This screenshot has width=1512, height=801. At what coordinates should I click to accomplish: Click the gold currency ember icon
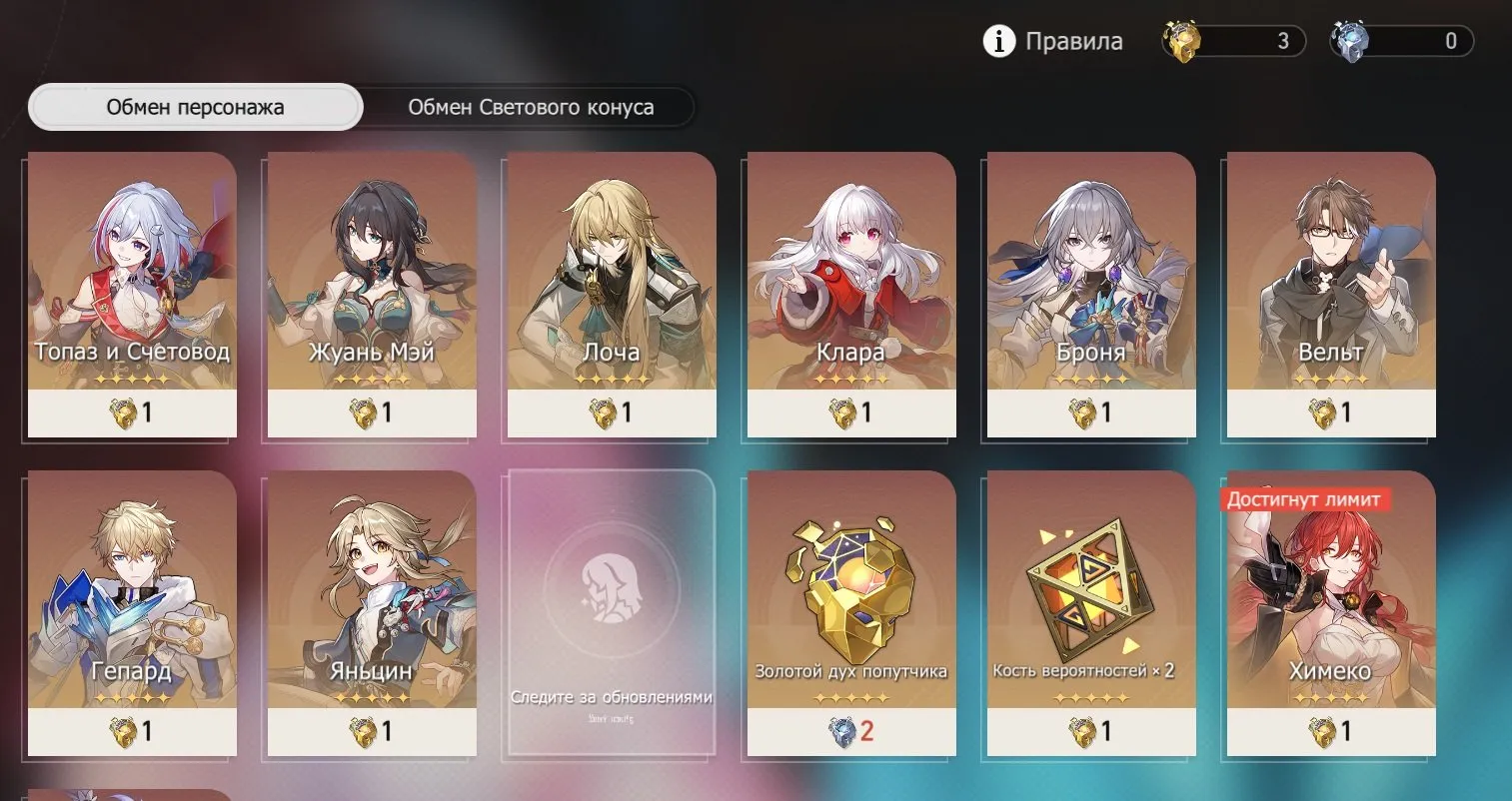(x=1181, y=41)
